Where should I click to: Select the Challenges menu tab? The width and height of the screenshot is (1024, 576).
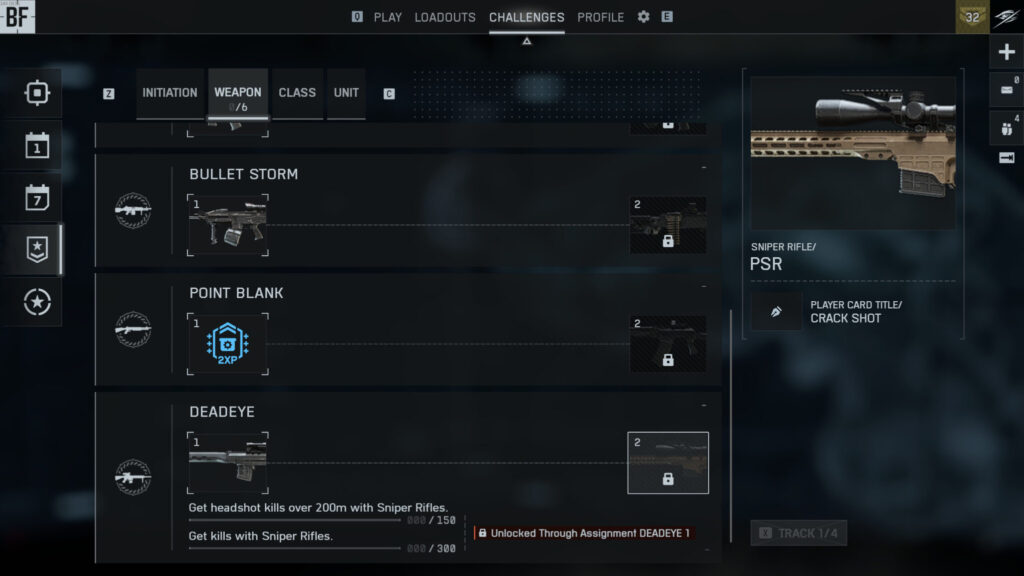point(526,17)
